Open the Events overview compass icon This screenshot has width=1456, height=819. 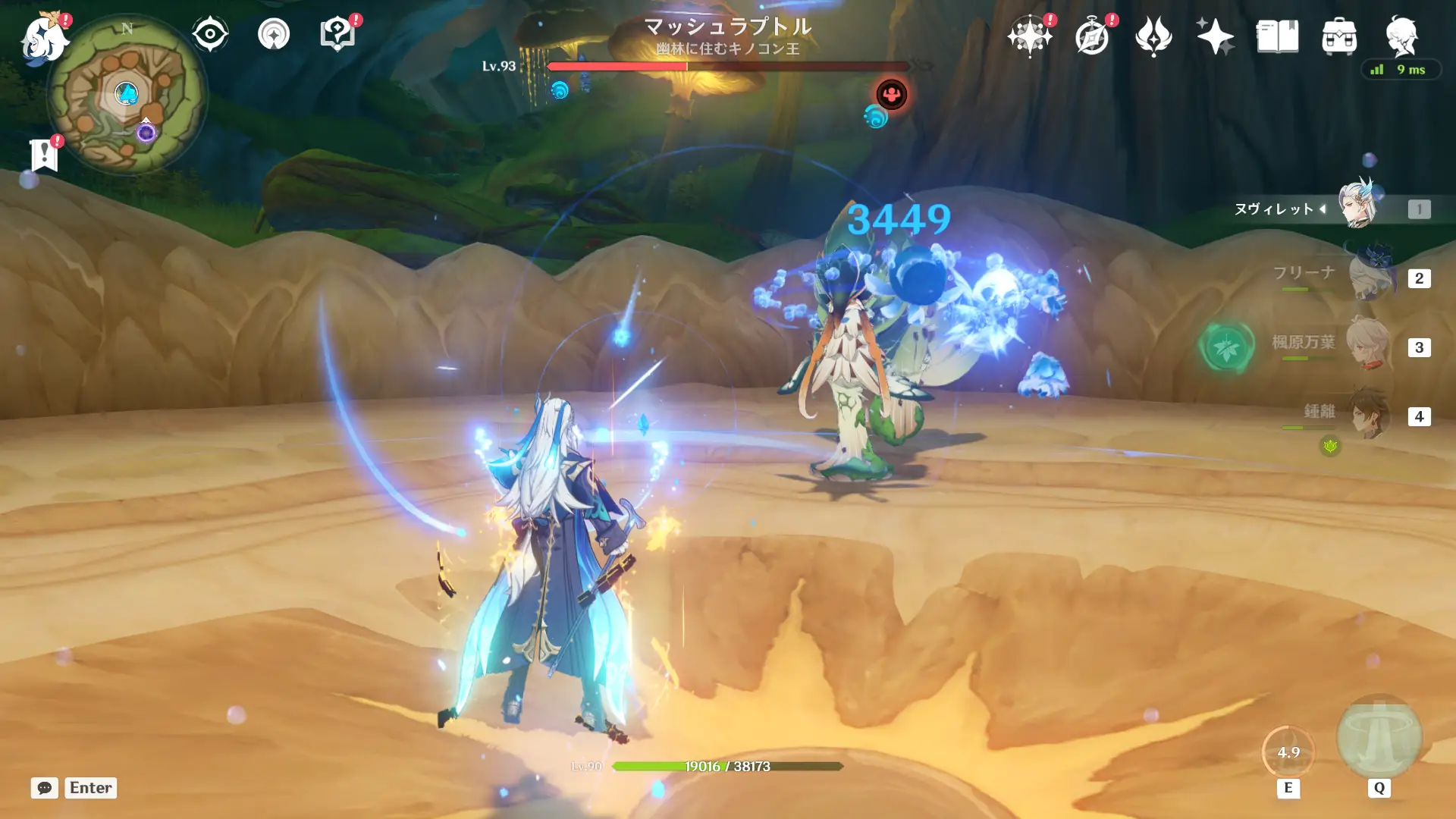click(1091, 34)
